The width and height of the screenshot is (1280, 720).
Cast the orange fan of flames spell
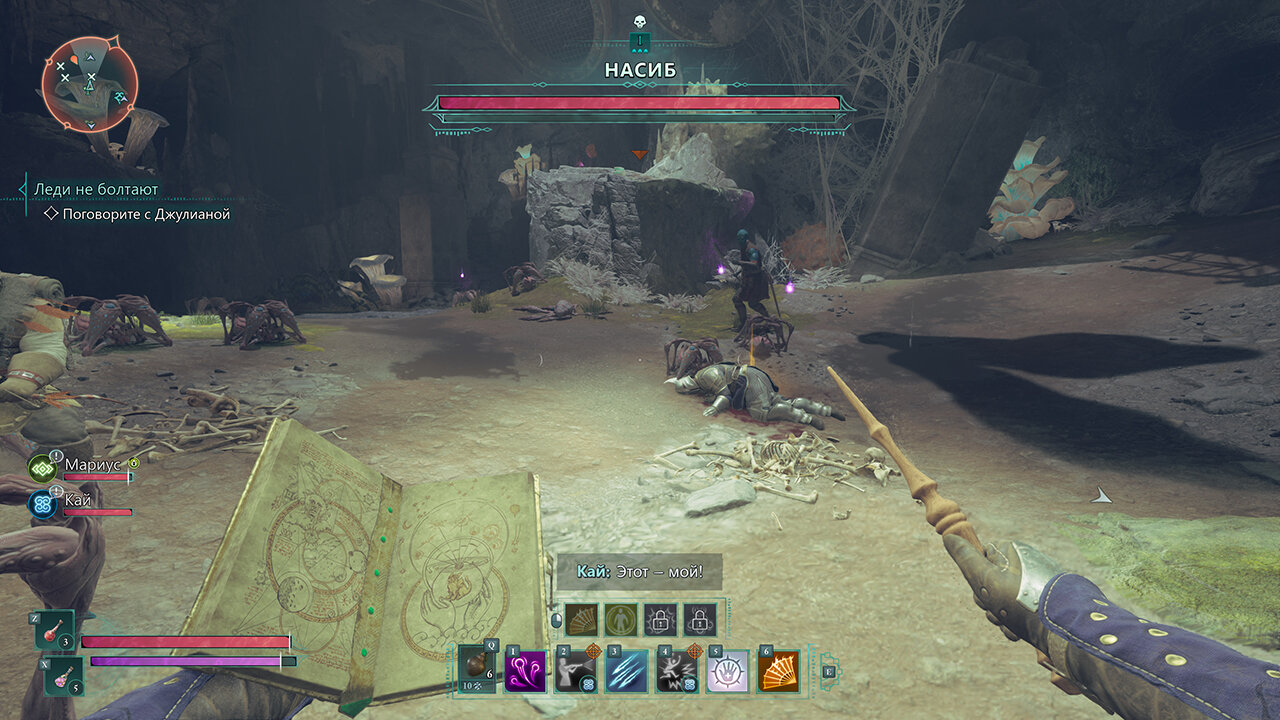tap(778, 671)
